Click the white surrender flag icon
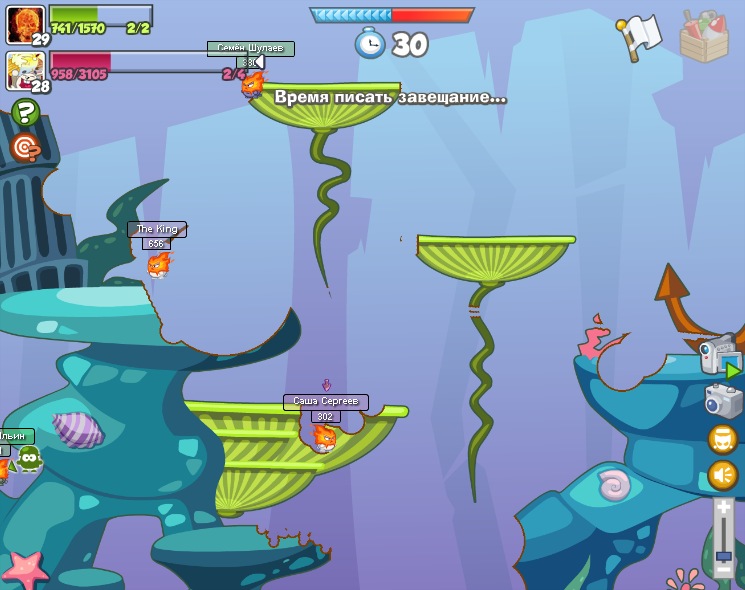The image size is (745, 590). pyautogui.click(x=639, y=36)
